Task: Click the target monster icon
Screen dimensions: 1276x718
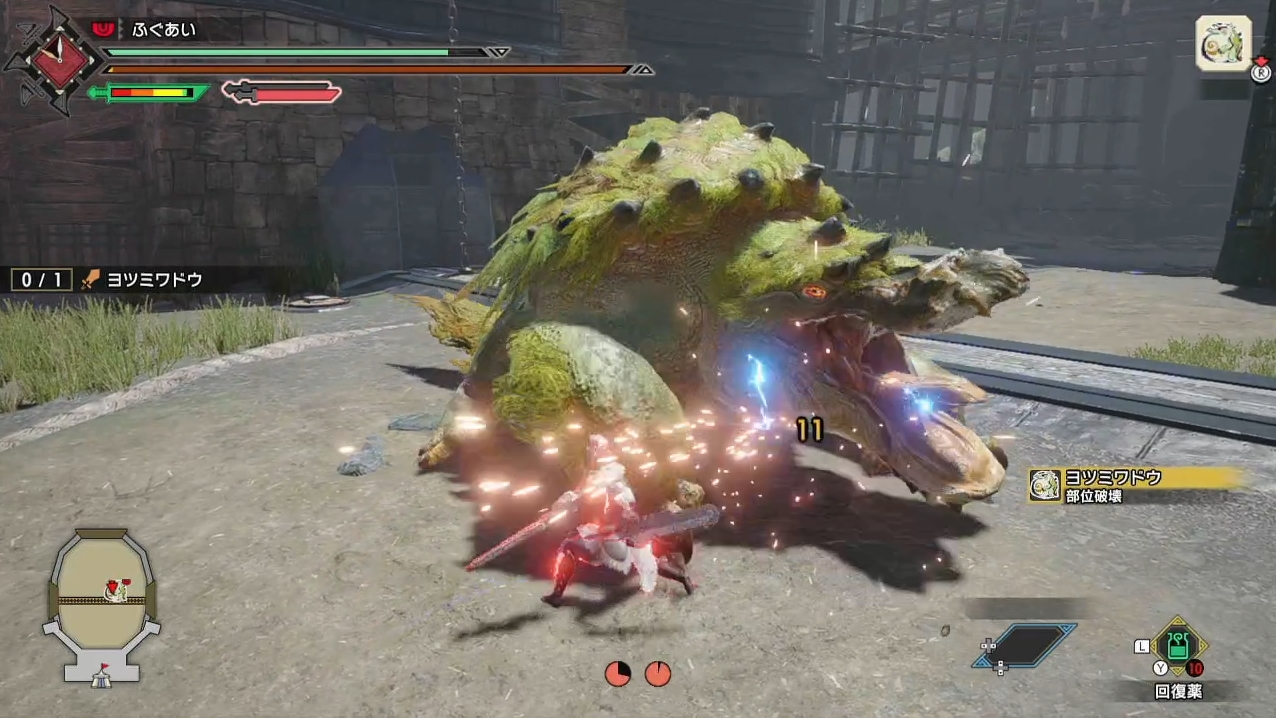Action: pyautogui.click(x=1223, y=44)
